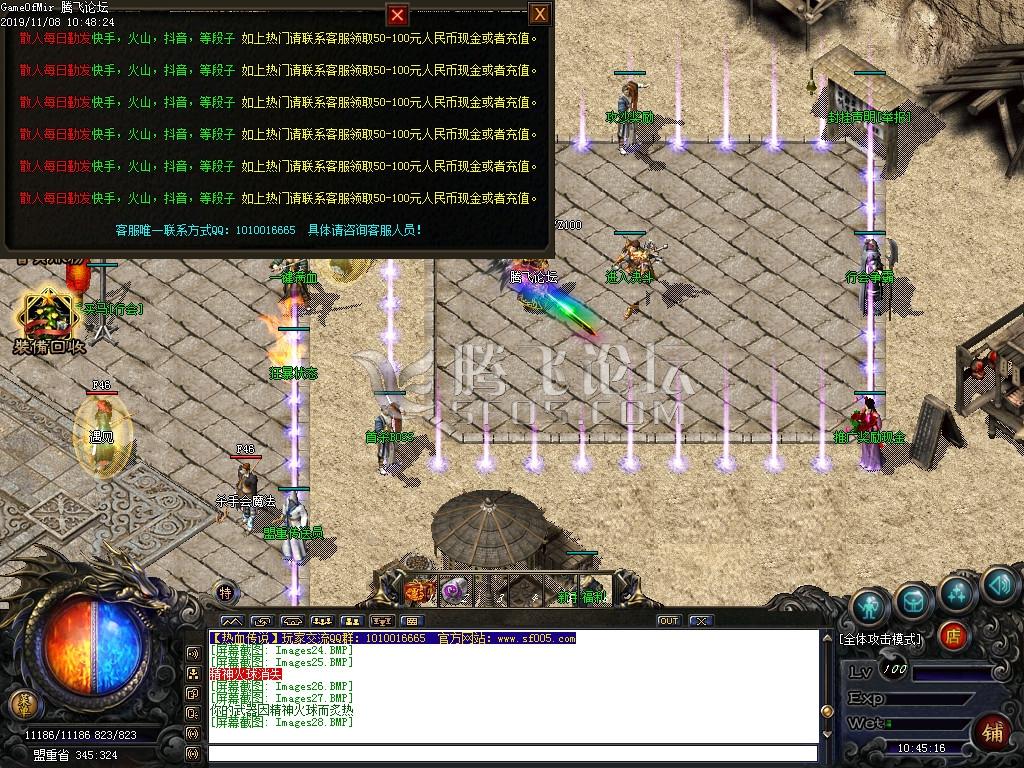Open the red 店 shop button
Image resolution: width=1024 pixels, height=768 pixels.
pyautogui.click(x=953, y=635)
